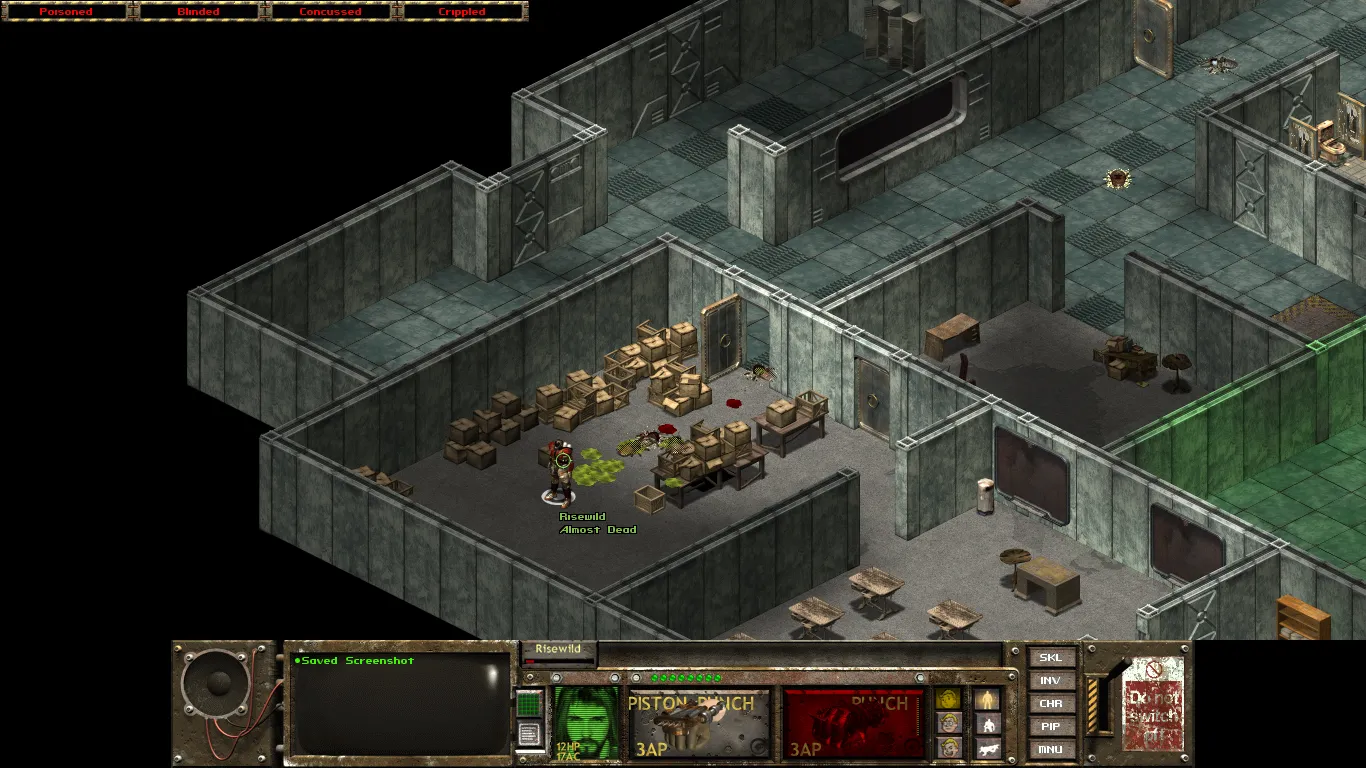Open the SKL skills panel
The width and height of the screenshot is (1366, 768).
tap(1051, 658)
